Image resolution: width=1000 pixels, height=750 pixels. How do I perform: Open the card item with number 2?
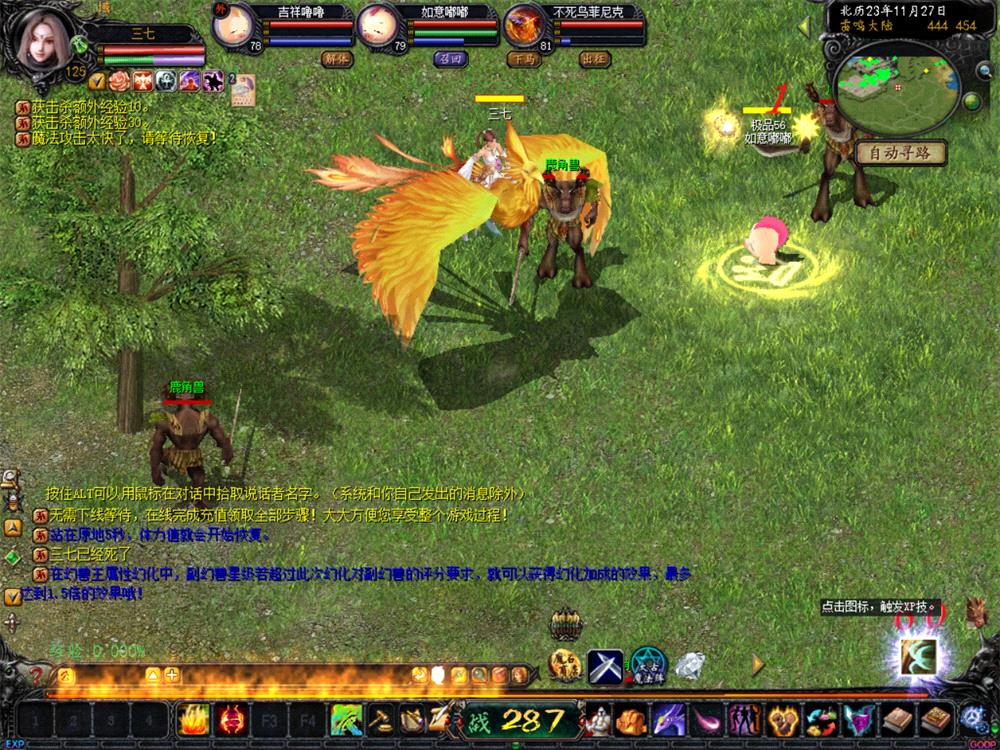243,90
